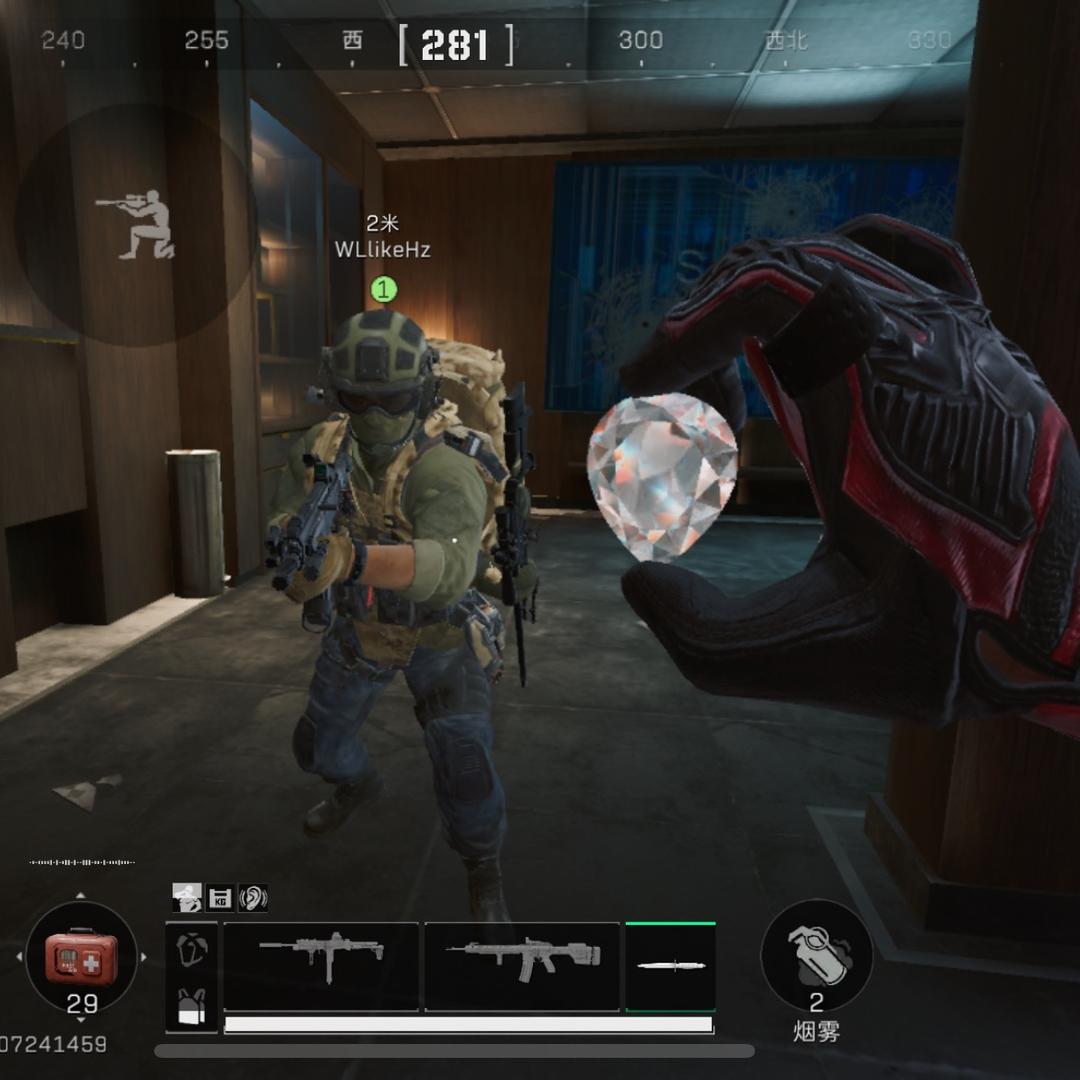This screenshot has height=1080, width=1080.
Task: Select teammate WLlikeHz's green marker
Action: coord(384,290)
